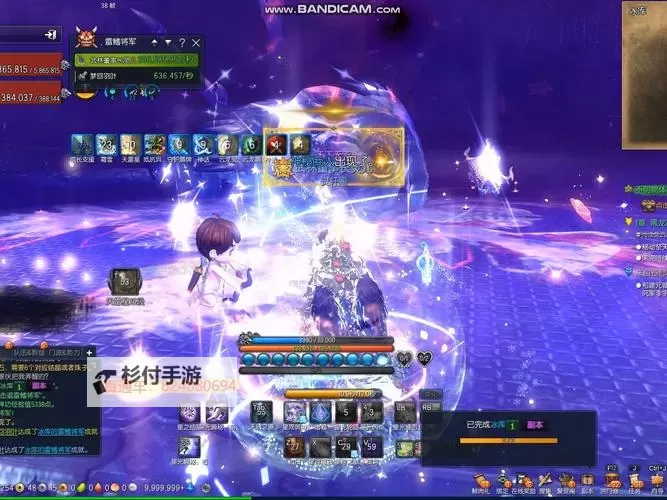This screenshot has width=667, height=500.
Task: Use the V key skill slot
Action: 371,447
